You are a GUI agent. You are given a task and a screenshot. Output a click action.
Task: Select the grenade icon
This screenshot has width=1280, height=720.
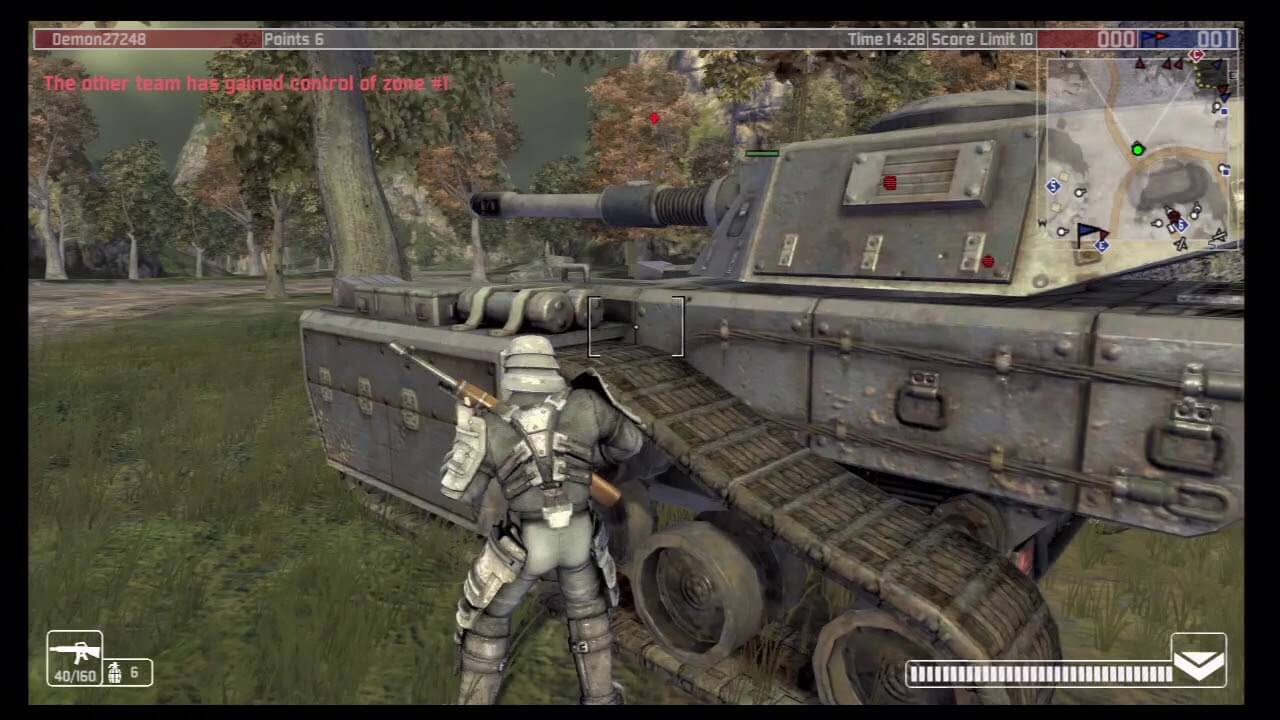[x=114, y=672]
